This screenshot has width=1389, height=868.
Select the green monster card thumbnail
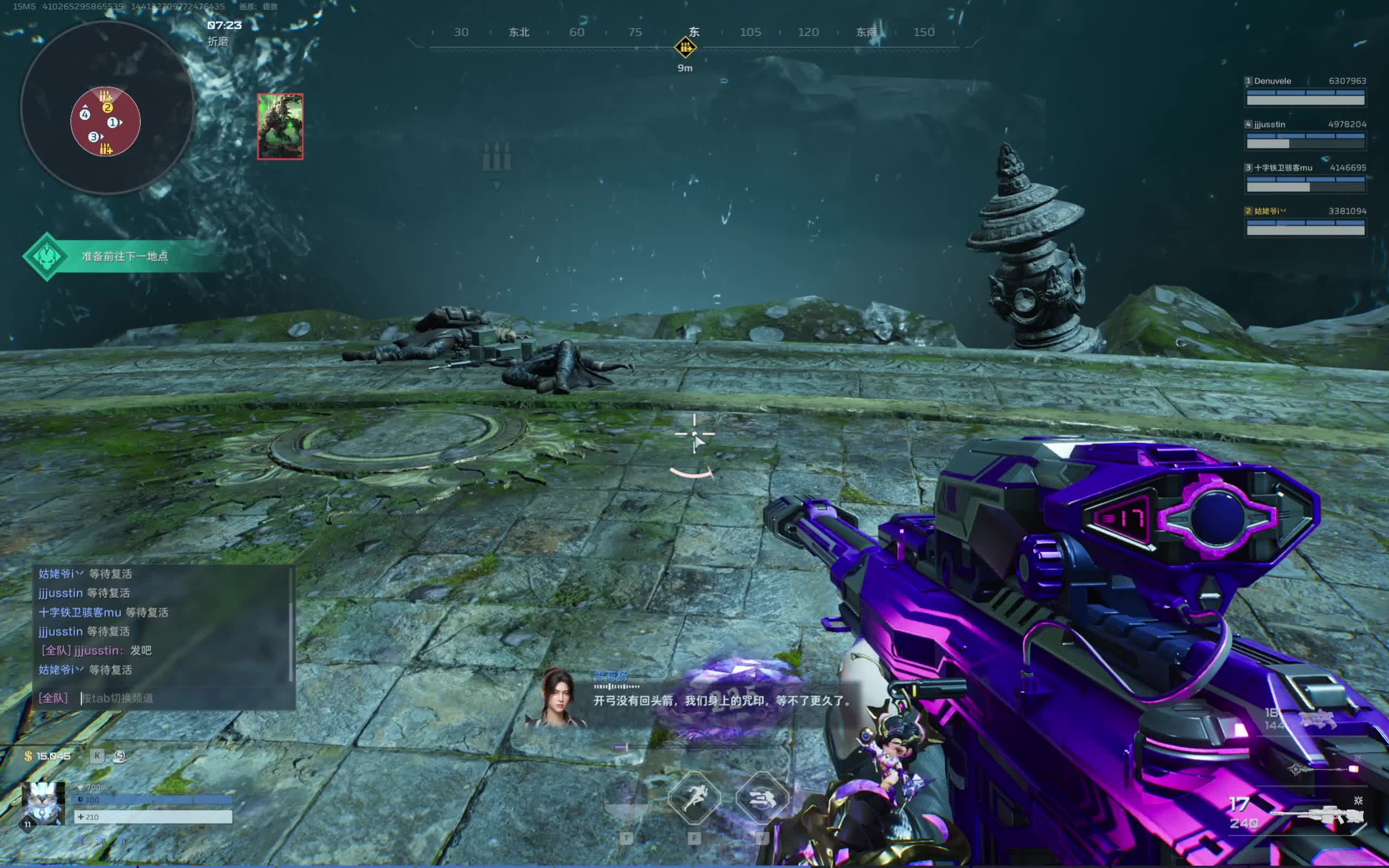(x=280, y=126)
